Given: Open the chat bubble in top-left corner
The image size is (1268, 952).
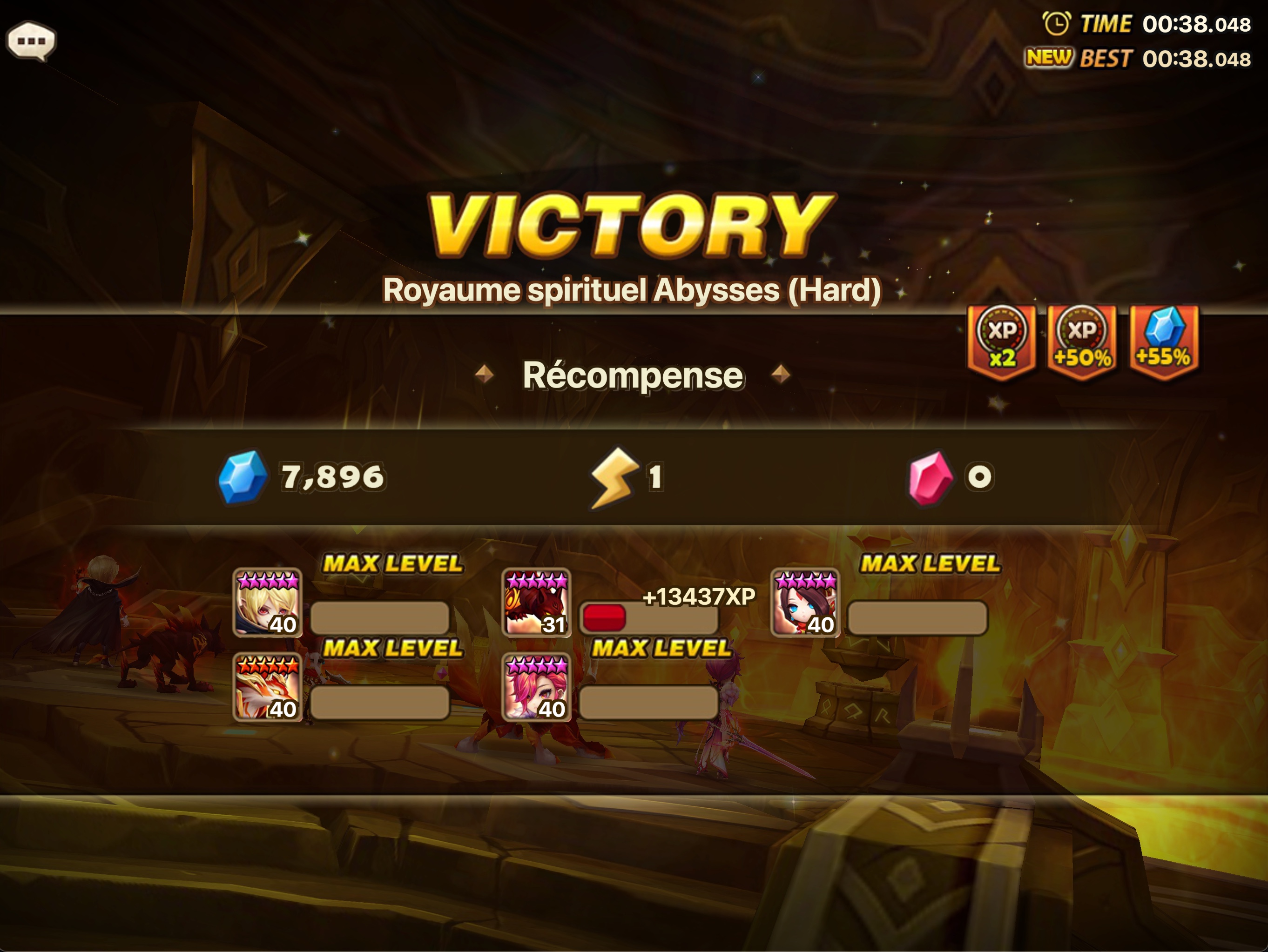Looking at the screenshot, I should pyautogui.click(x=33, y=40).
